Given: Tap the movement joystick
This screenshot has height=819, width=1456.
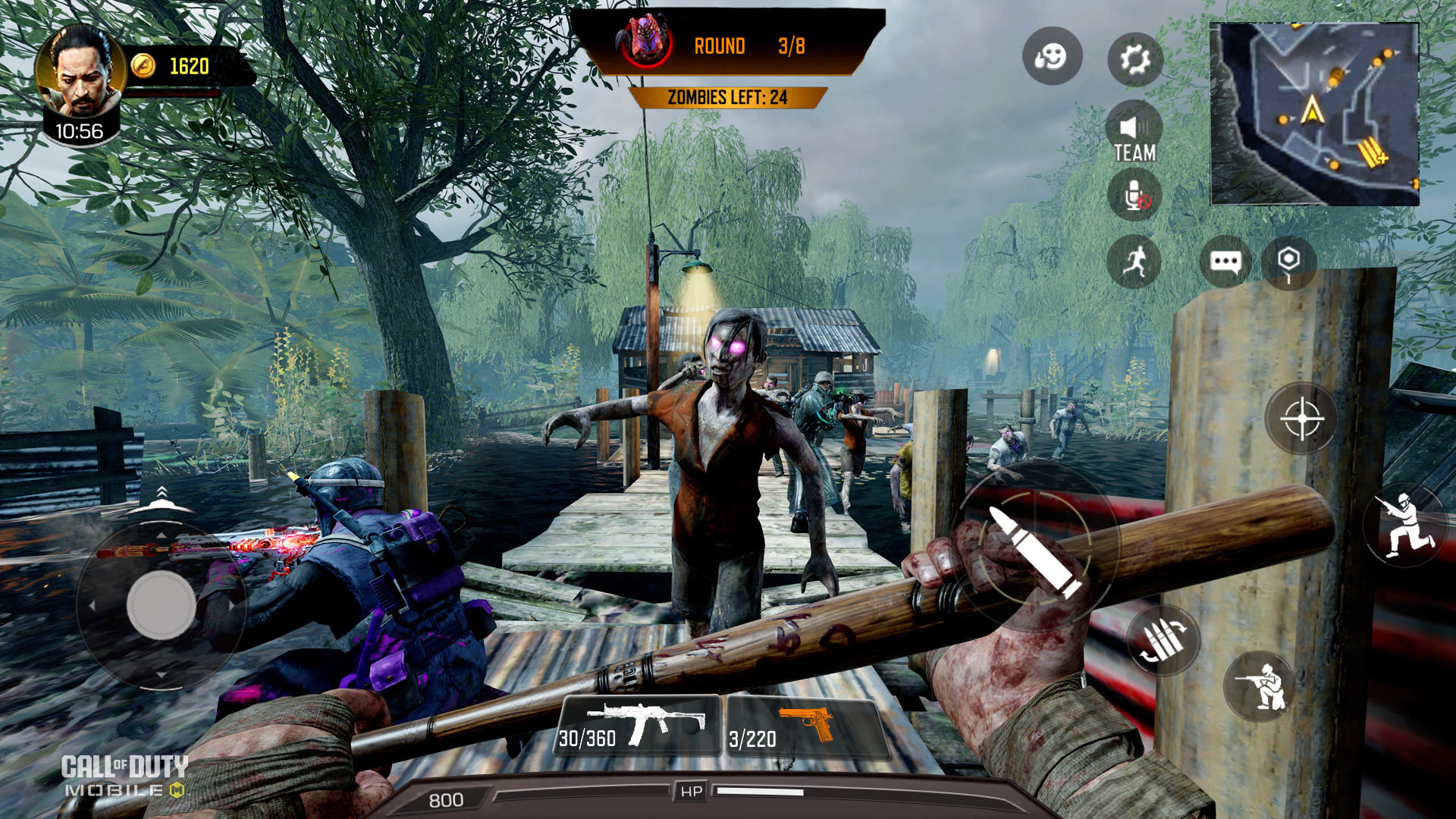Looking at the screenshot, I should (159, 603).
